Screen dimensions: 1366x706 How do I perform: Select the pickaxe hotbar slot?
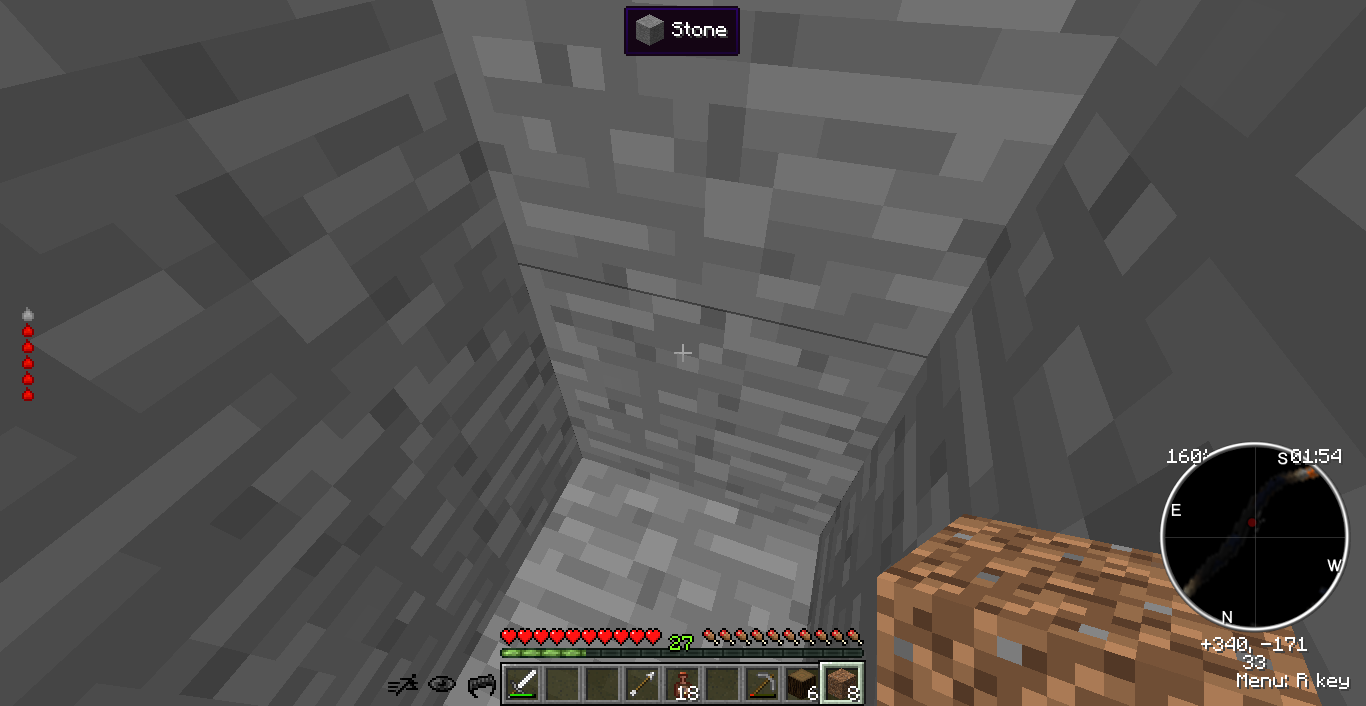762,685
